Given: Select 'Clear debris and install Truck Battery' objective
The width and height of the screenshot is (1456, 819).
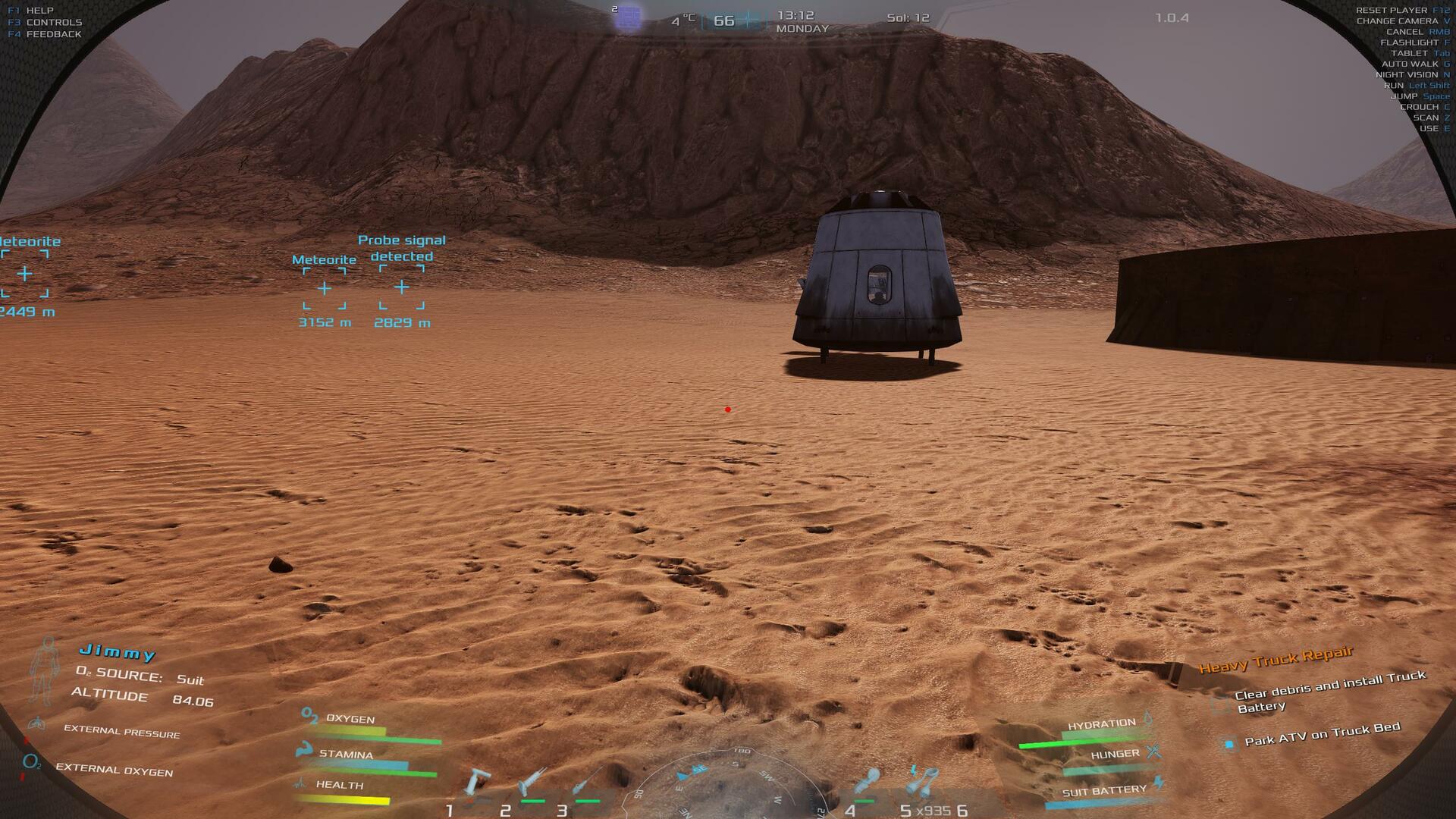Looking at the screenshot, I should pos(1329,691).
